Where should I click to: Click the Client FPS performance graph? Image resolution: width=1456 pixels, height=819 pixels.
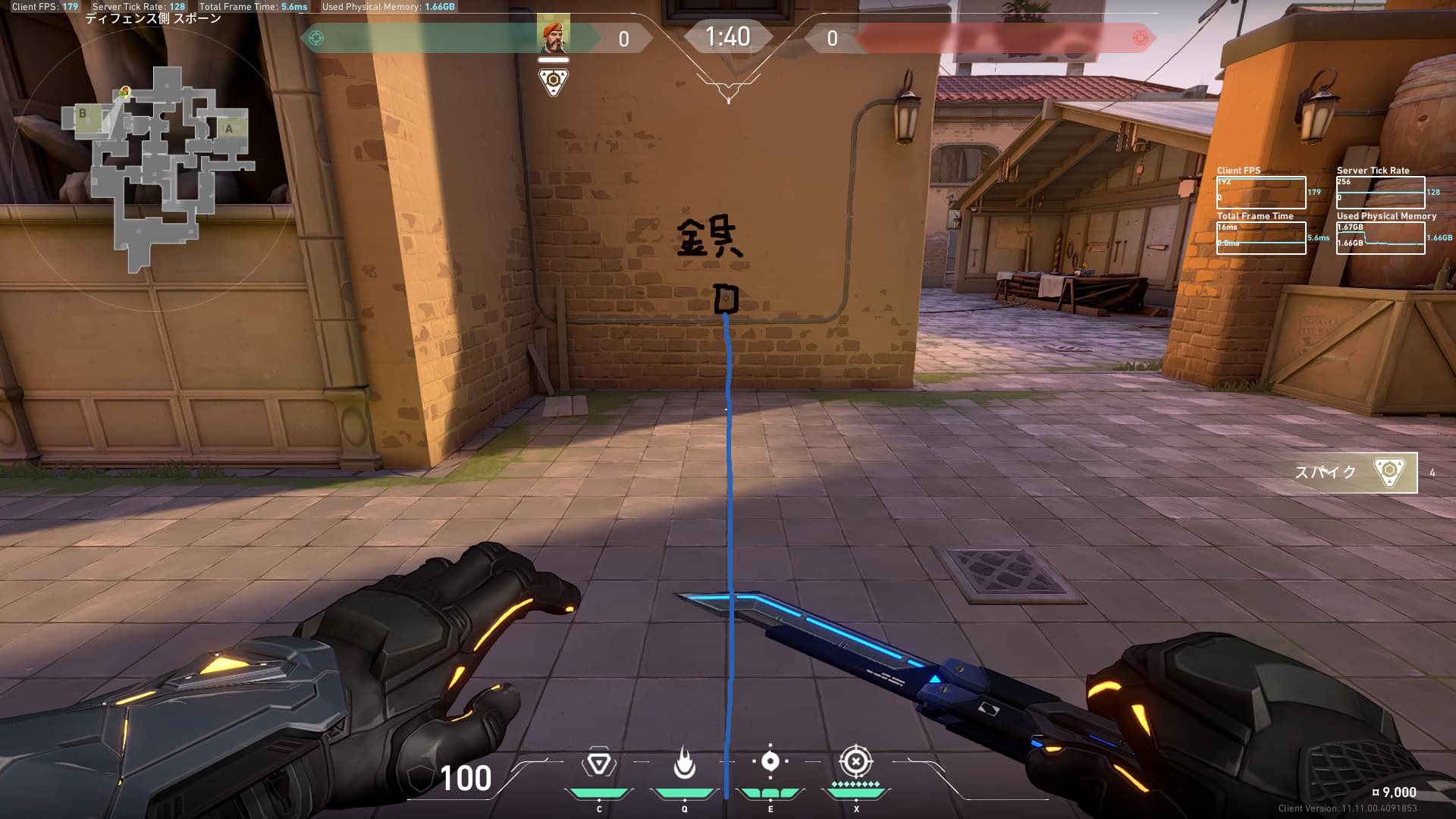[x=1261, y=193]
